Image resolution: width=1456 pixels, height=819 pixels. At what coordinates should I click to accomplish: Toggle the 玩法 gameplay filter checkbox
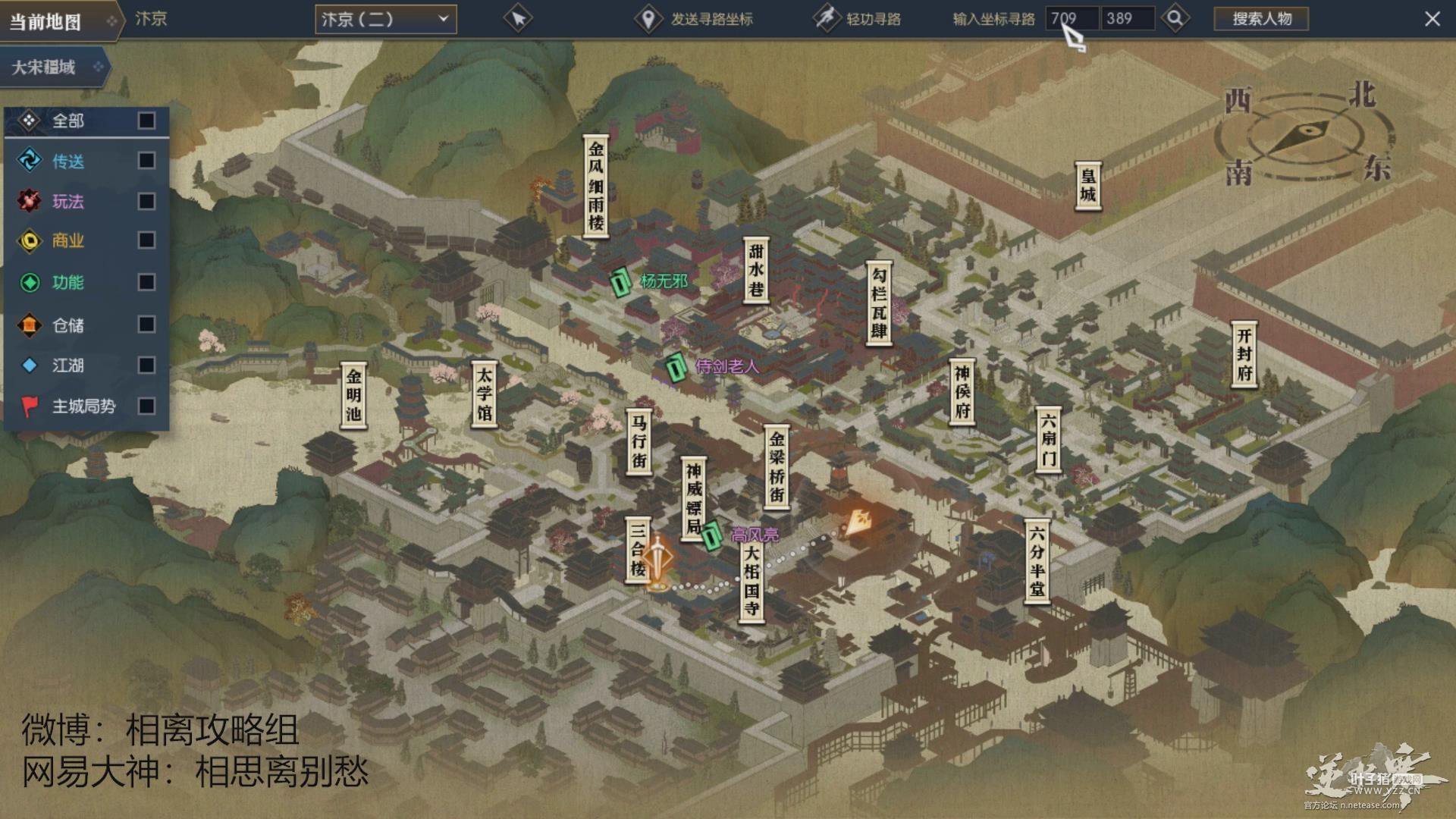(x=146, y=201)
